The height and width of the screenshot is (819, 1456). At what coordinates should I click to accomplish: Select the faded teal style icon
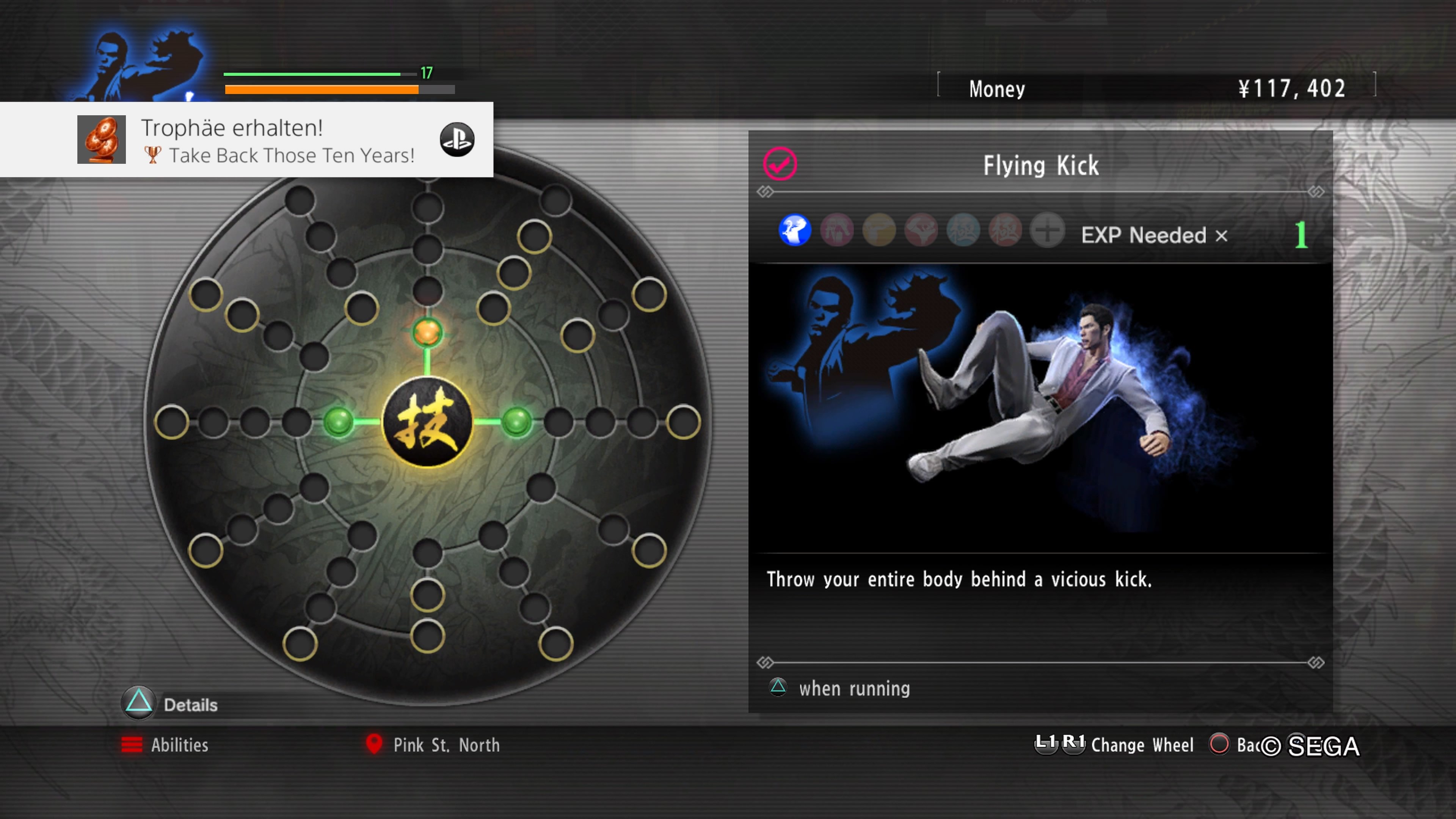point(963,231)
